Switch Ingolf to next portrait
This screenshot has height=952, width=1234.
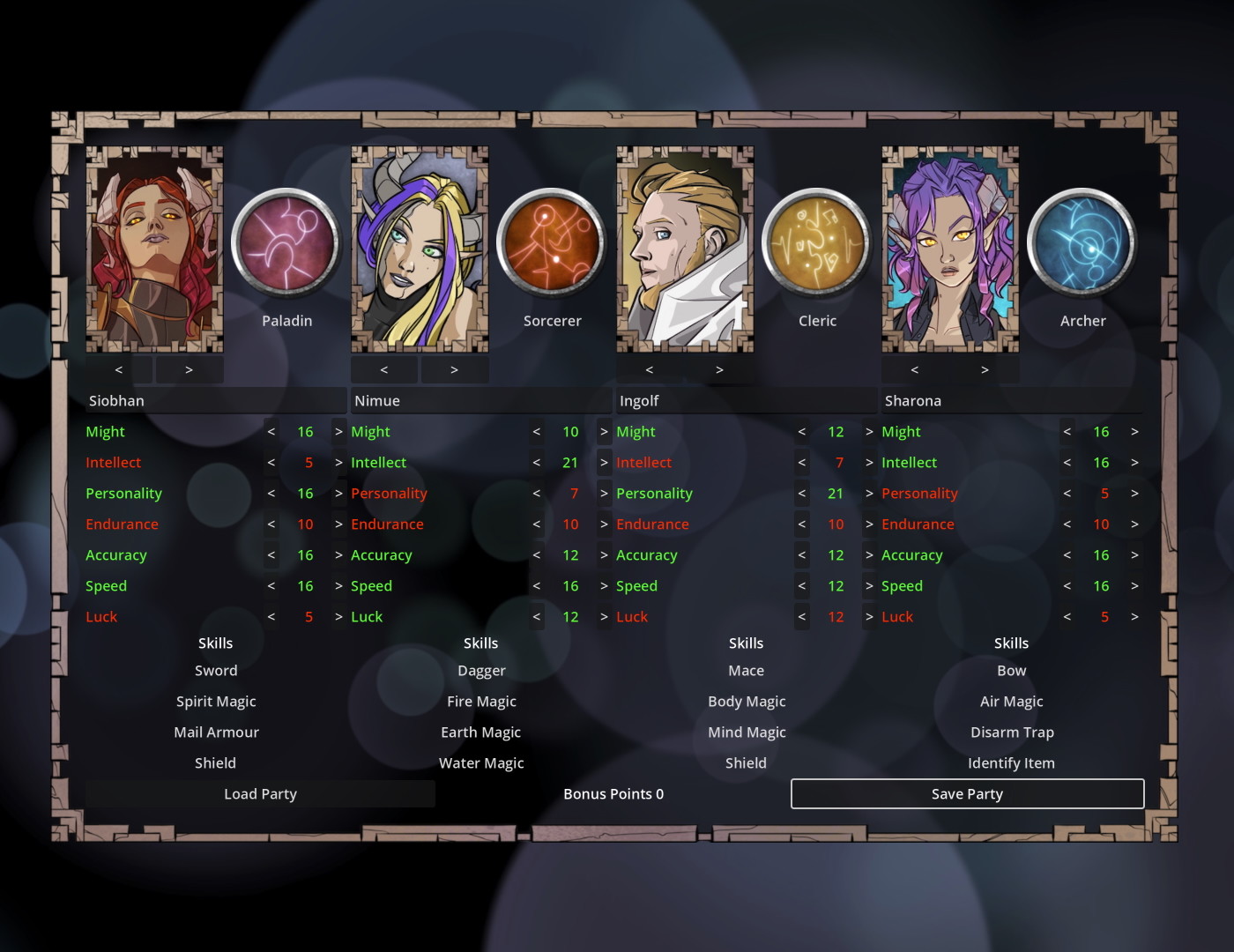pyautogui.click(x=719, y=369)
